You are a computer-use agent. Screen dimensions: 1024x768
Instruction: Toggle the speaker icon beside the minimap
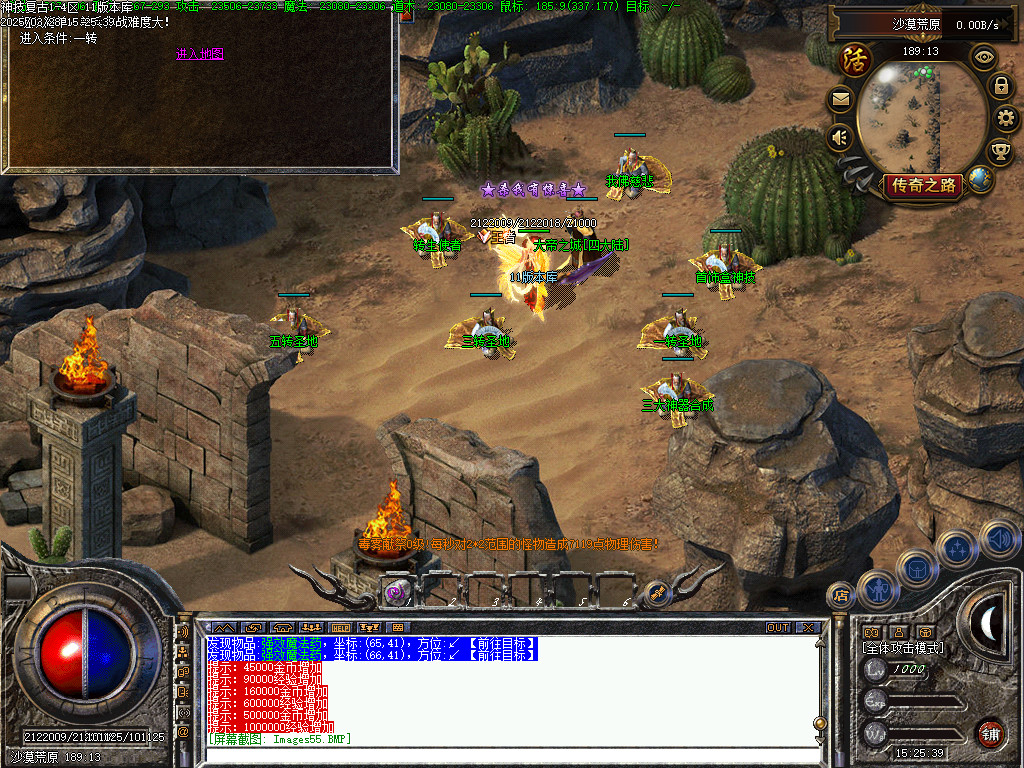(x=840, y=138)
